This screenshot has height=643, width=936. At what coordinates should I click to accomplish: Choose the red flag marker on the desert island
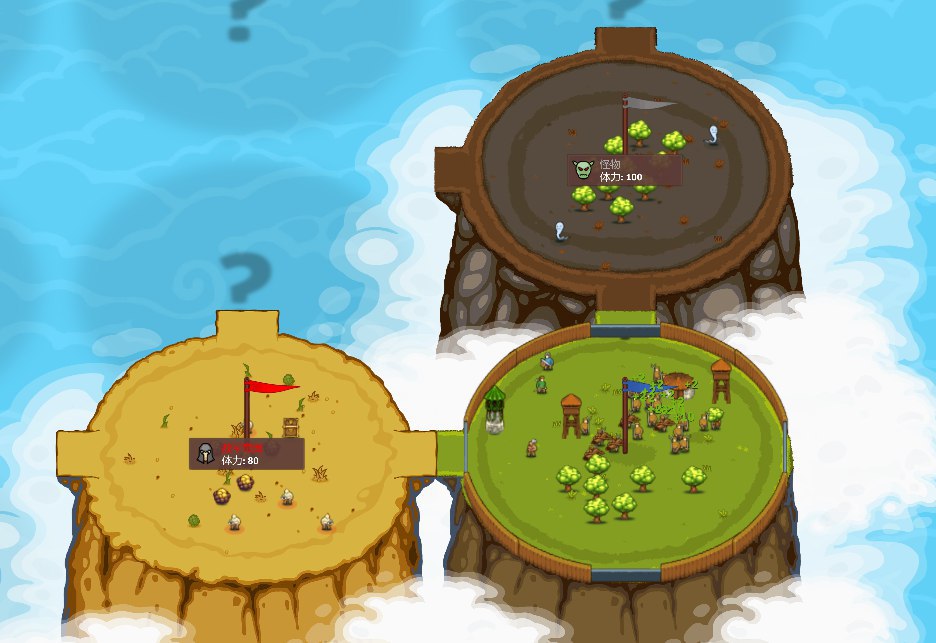[270, 387]
